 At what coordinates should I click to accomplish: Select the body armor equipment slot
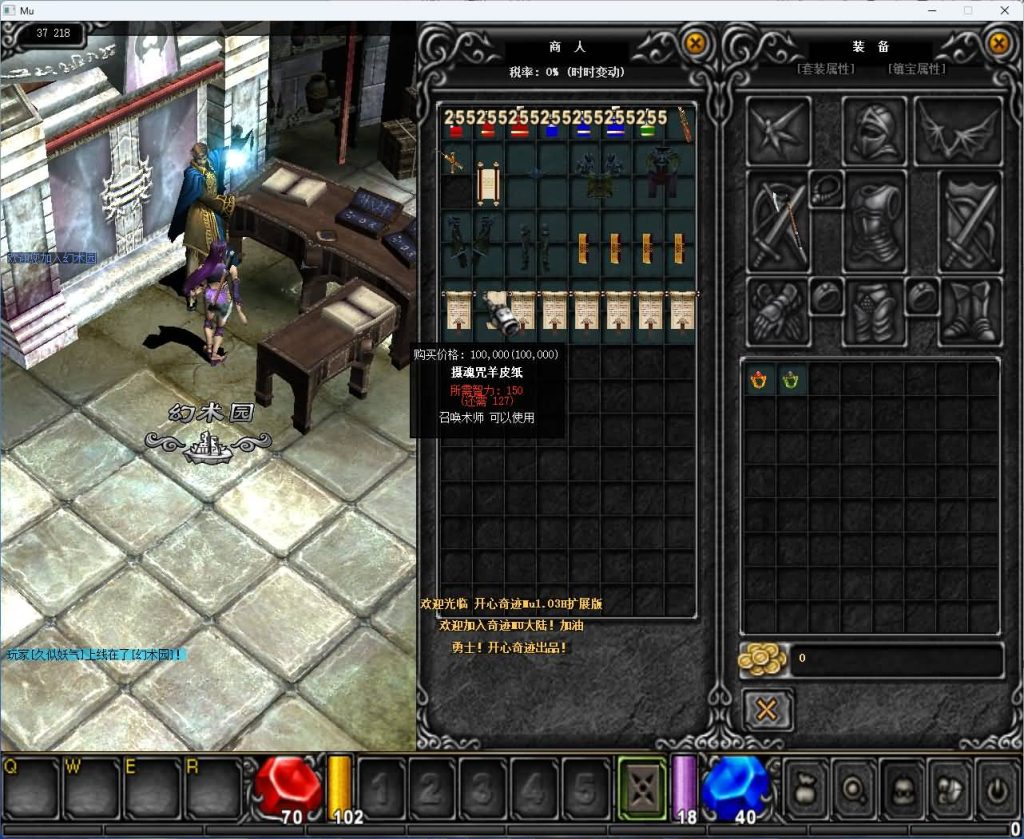(874, 221)
